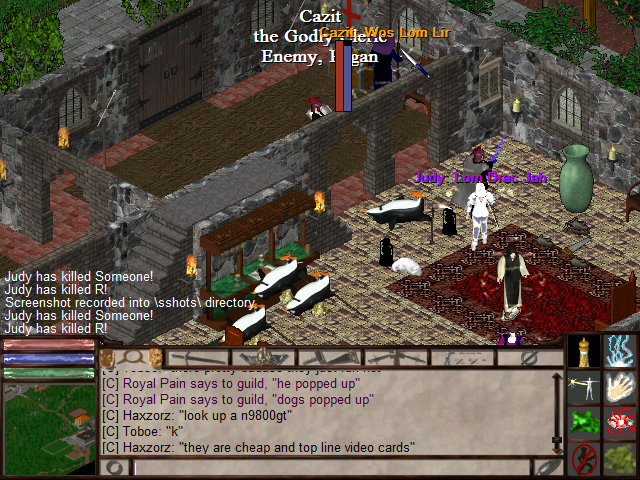Click the chat text input field

(x=332, y=467)
